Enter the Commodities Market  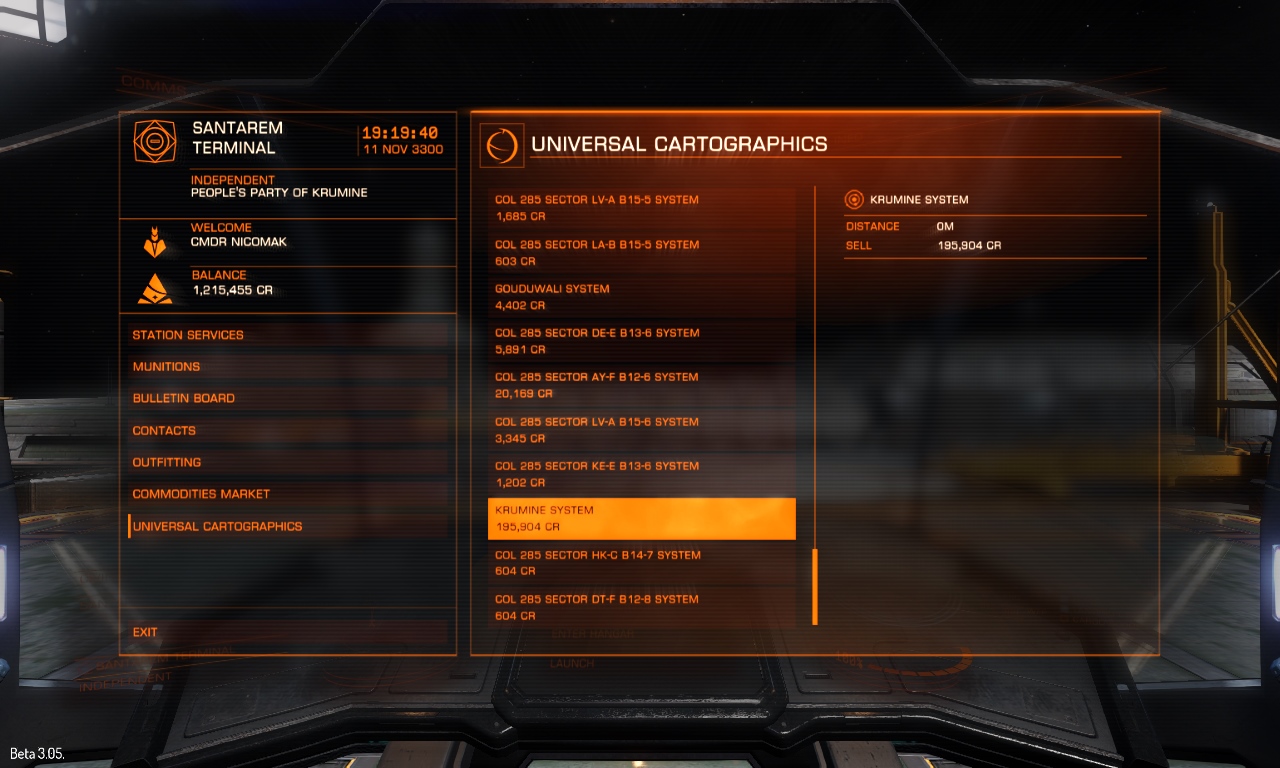coord(201,494)
